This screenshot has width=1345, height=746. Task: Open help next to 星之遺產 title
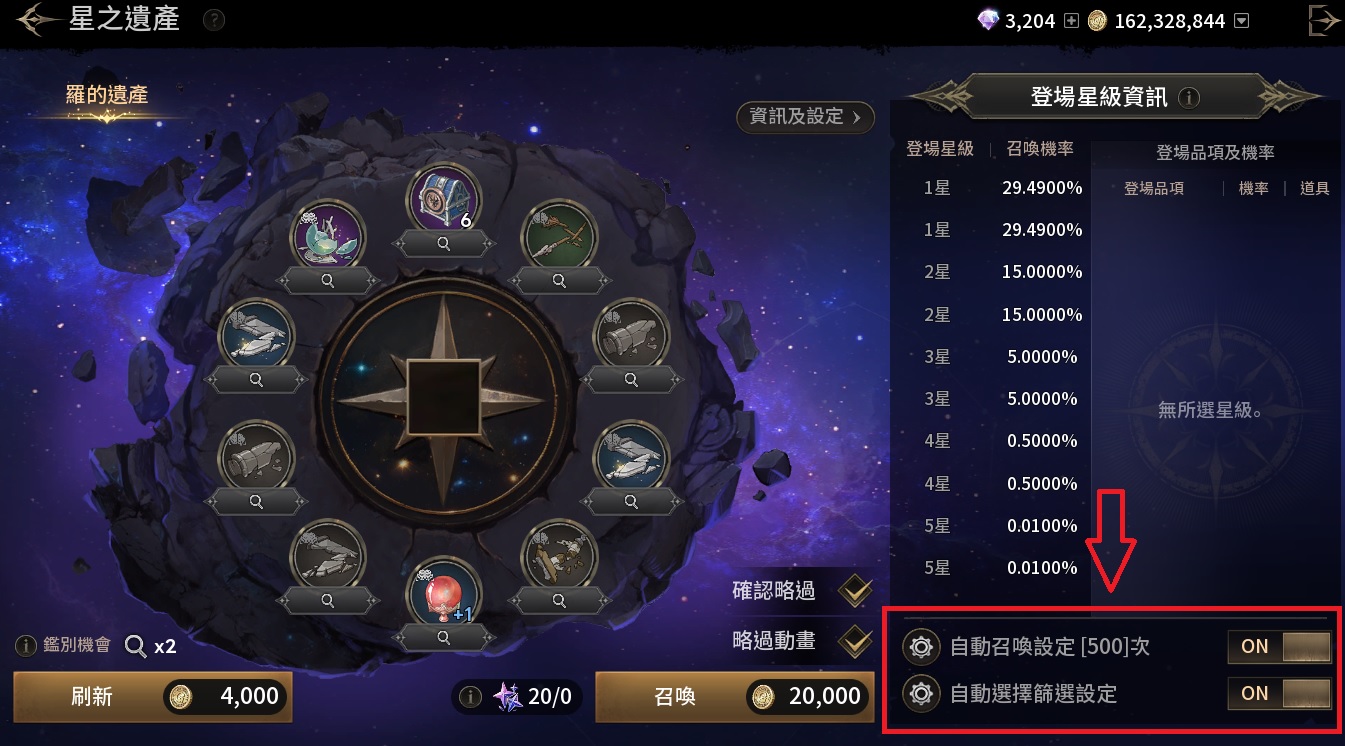click(x=213, y=20)
